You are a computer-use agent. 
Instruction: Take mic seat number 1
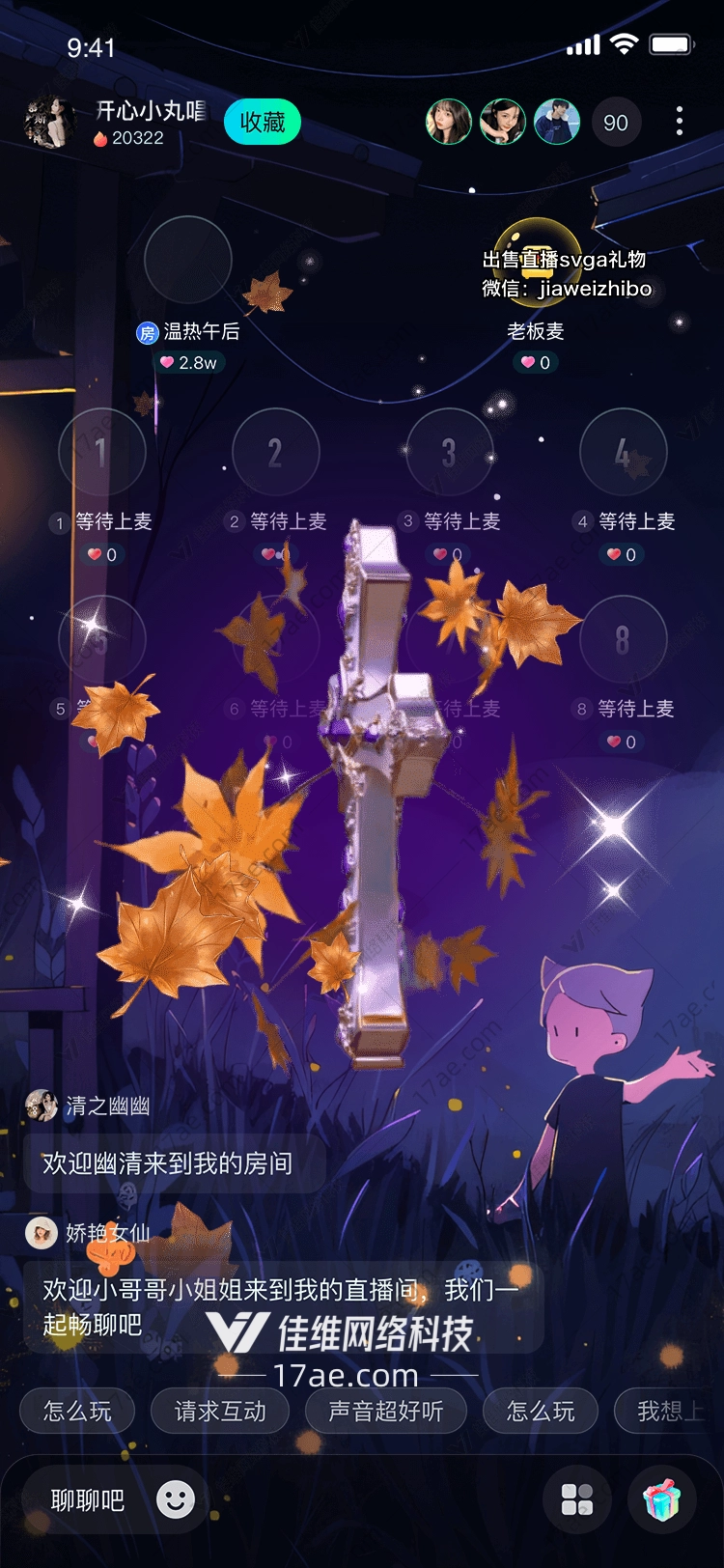[102, 452]
